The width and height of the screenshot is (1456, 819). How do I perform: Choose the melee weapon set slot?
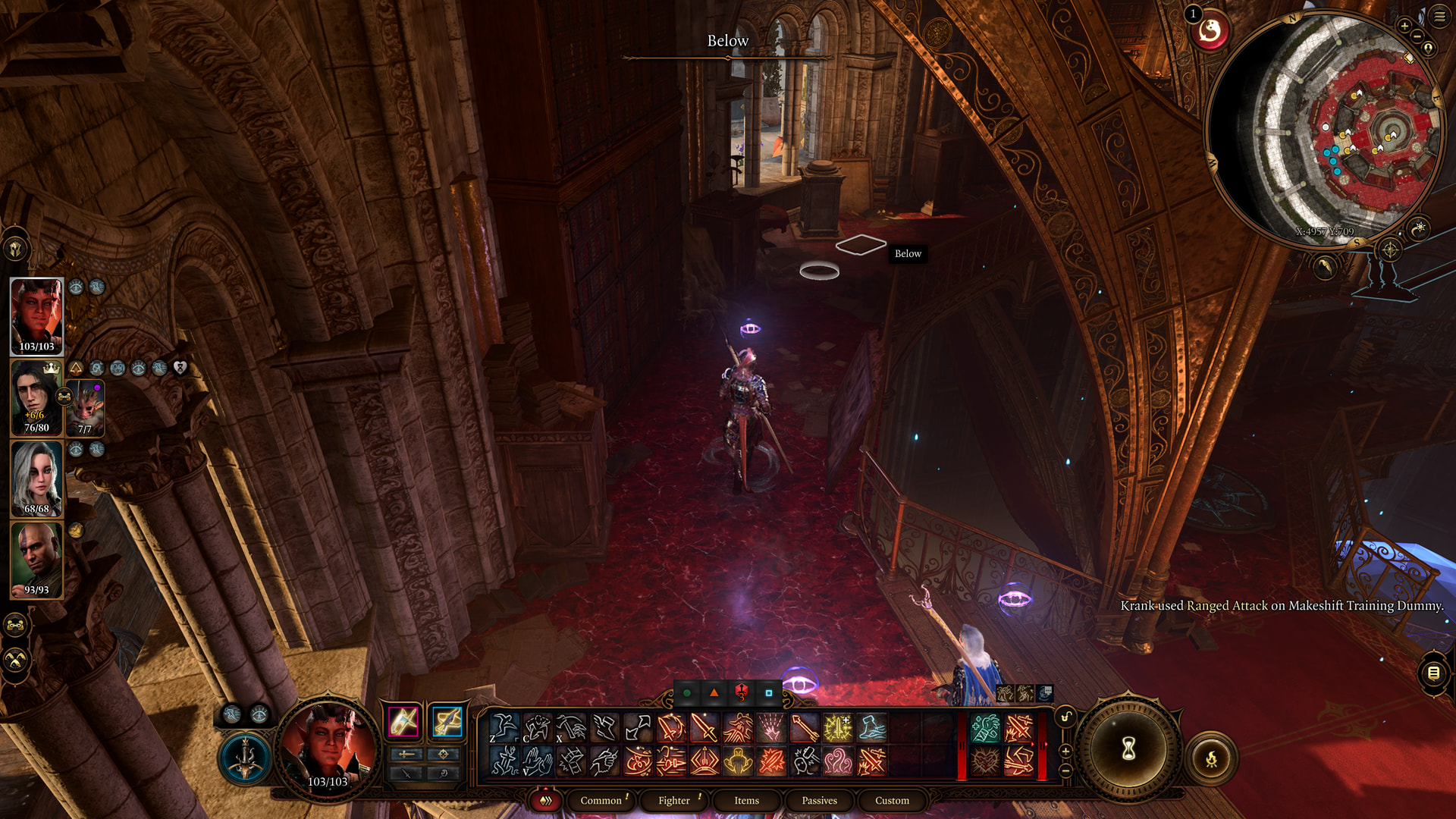[403, 721]
